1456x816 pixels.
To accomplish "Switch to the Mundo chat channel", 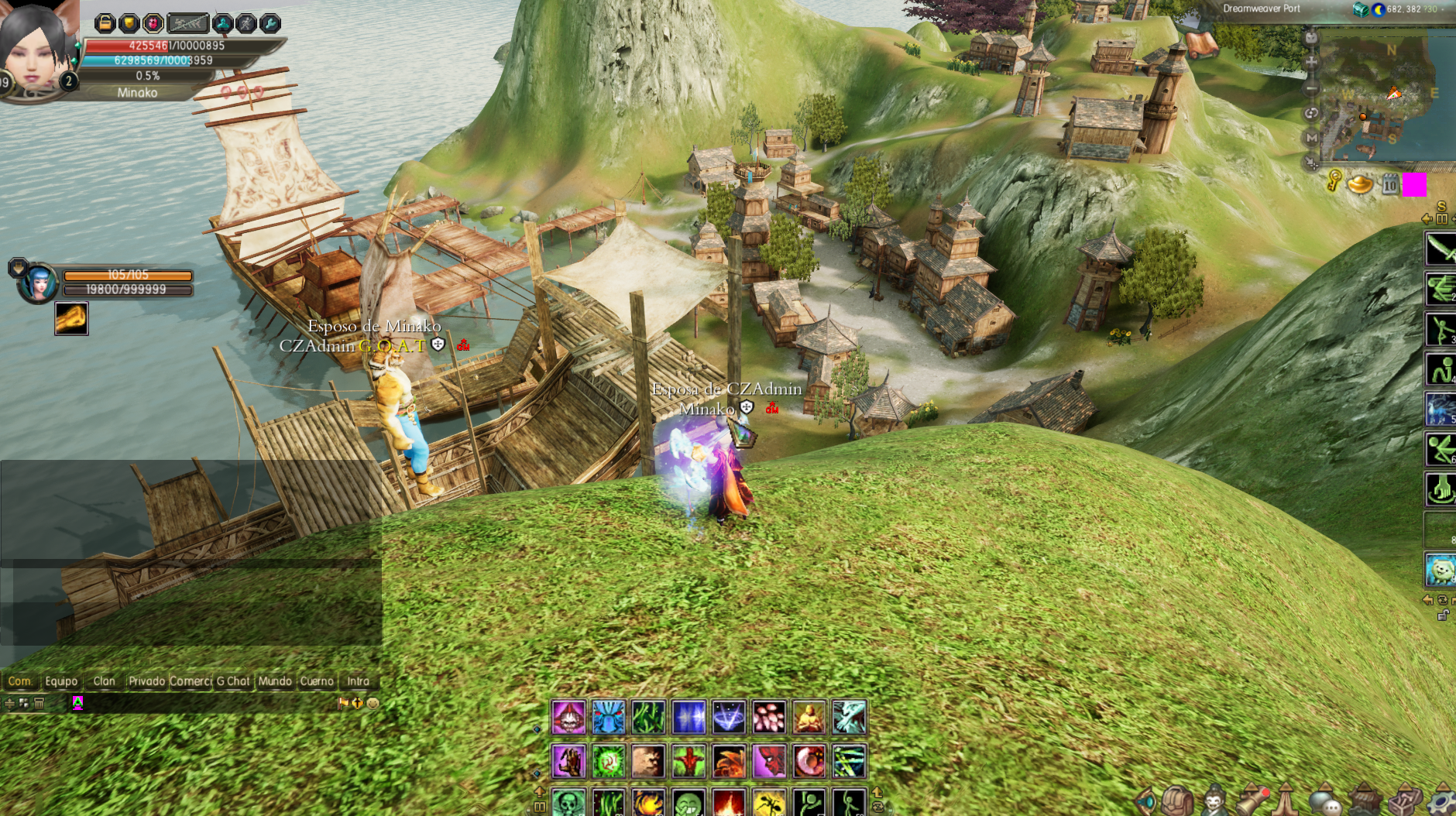I will point(275,681).
